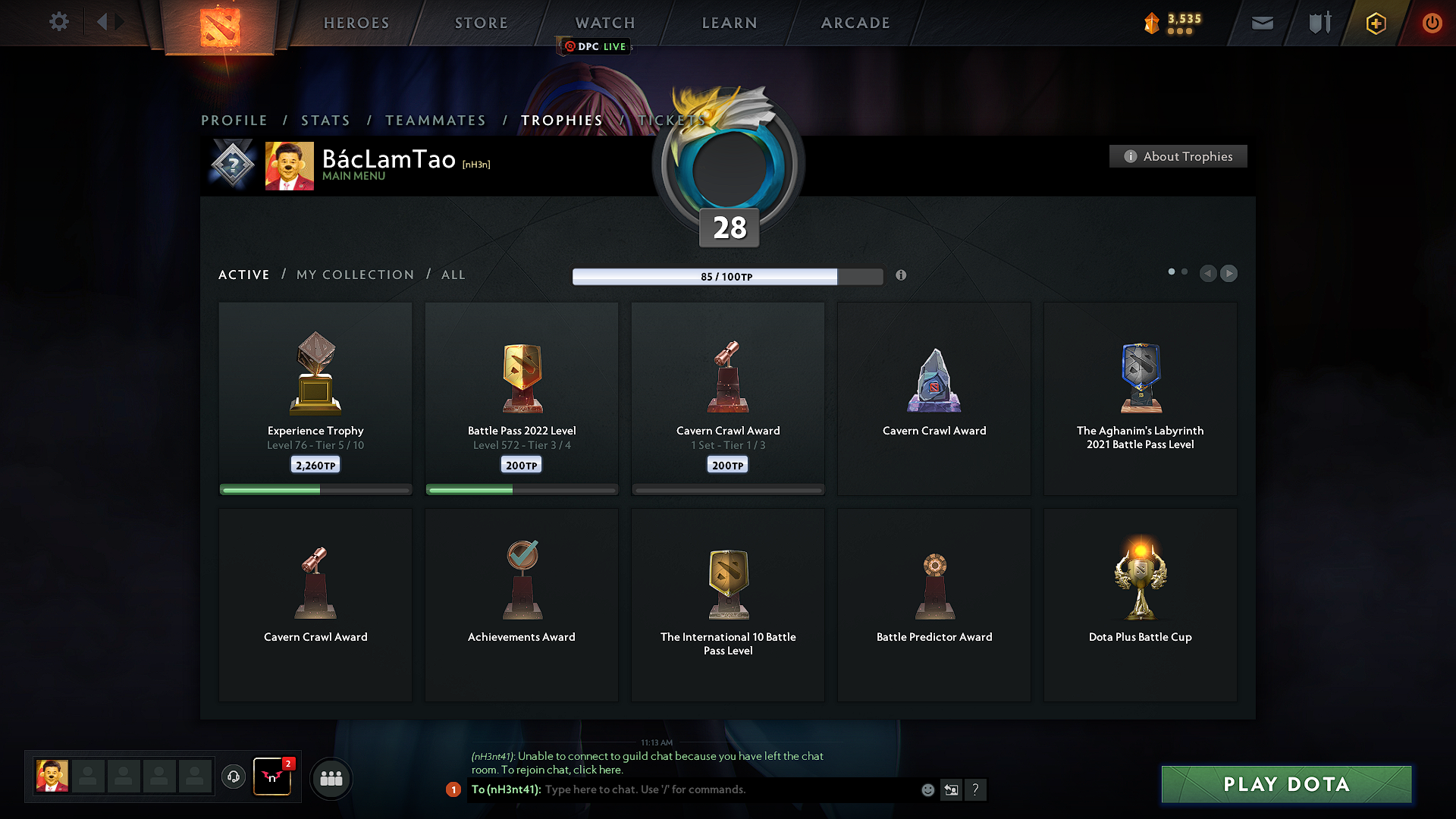Click the power button to quit Dota

click(1432, 23)
